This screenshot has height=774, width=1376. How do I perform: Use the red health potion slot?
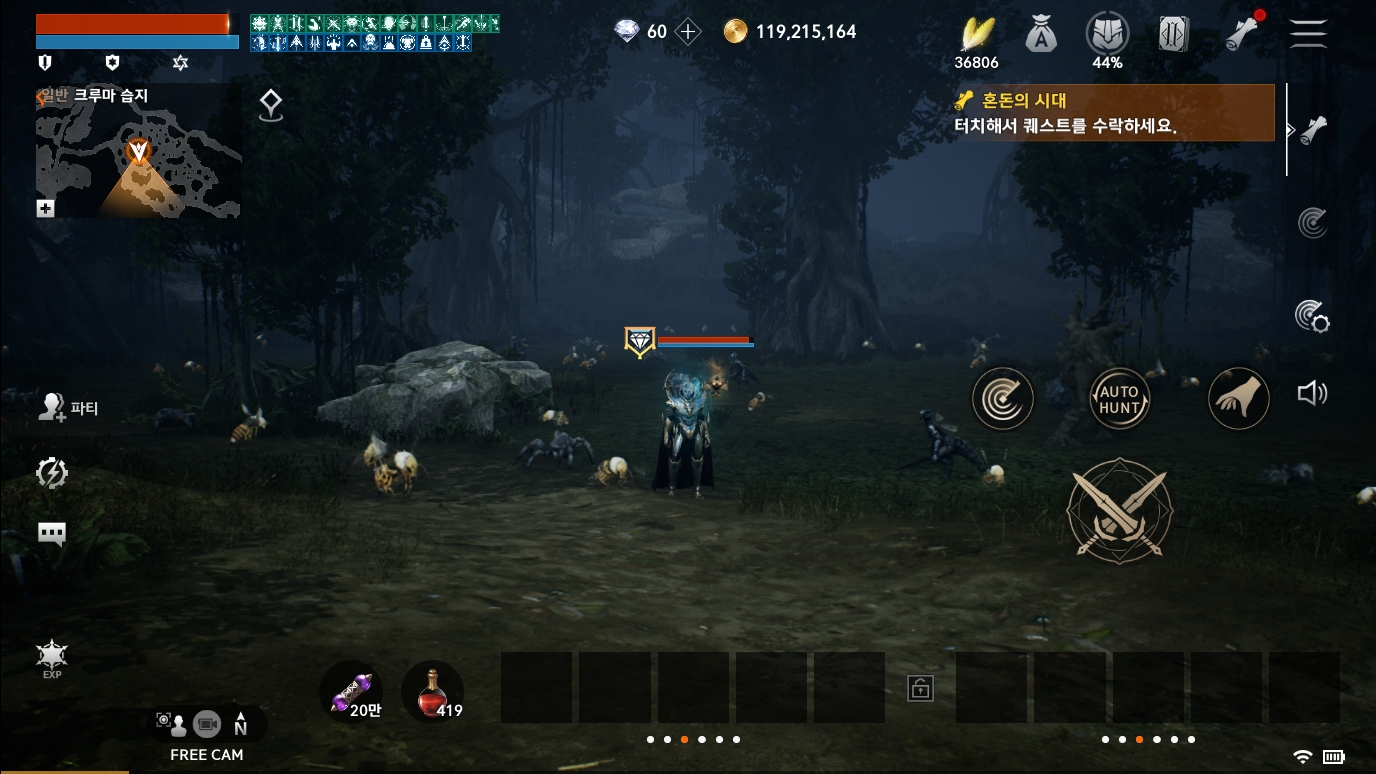[x=432, y=692]
